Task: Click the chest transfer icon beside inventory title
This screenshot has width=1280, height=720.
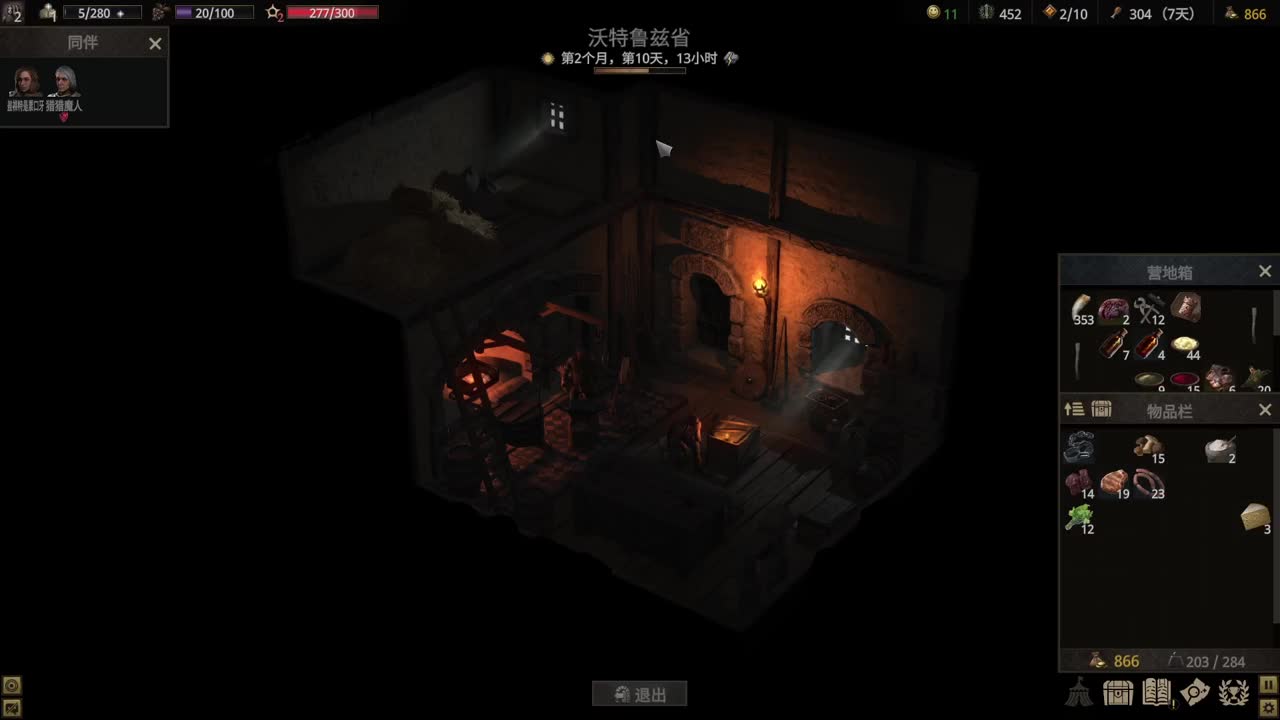Action: pos(1100,409)
